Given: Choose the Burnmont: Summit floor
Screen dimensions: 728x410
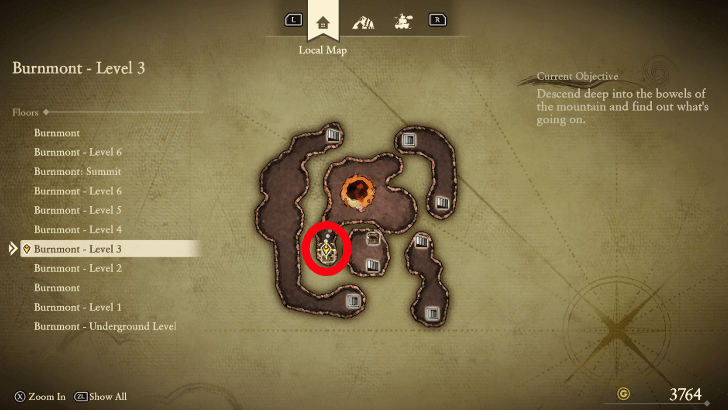Looking at the screenshot, I should tap(78, 171).
